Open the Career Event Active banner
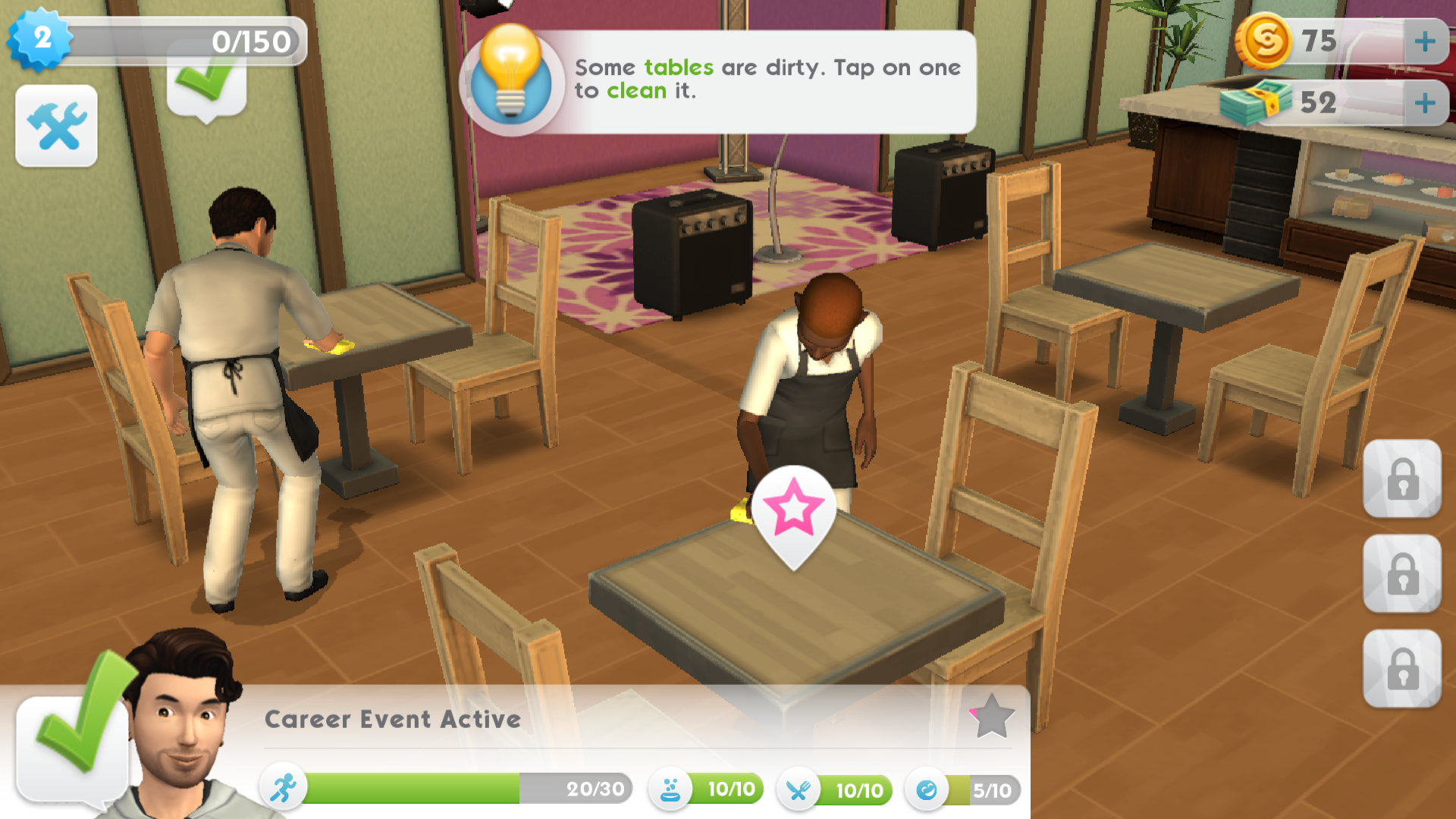 [391, 719]
